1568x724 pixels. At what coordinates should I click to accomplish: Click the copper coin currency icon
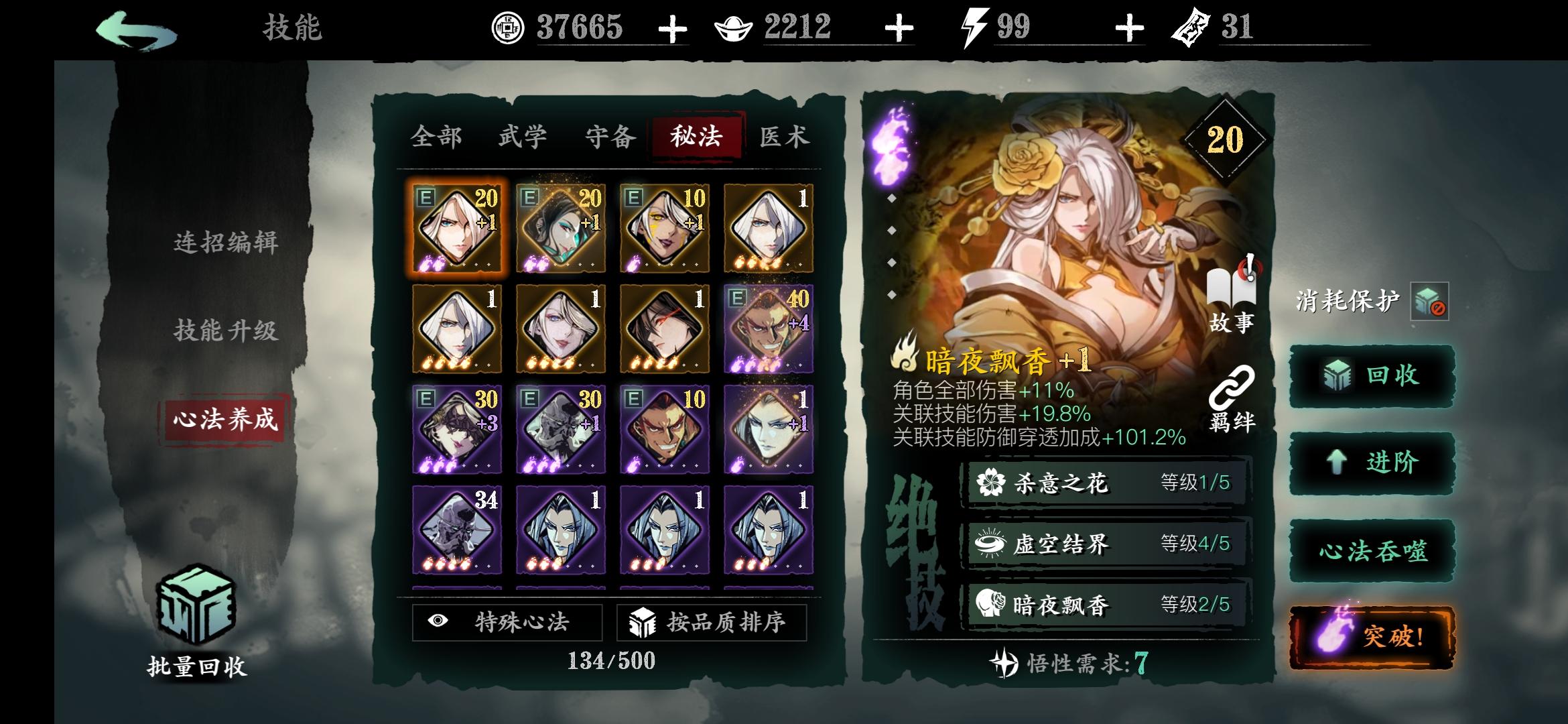[508, 28]
